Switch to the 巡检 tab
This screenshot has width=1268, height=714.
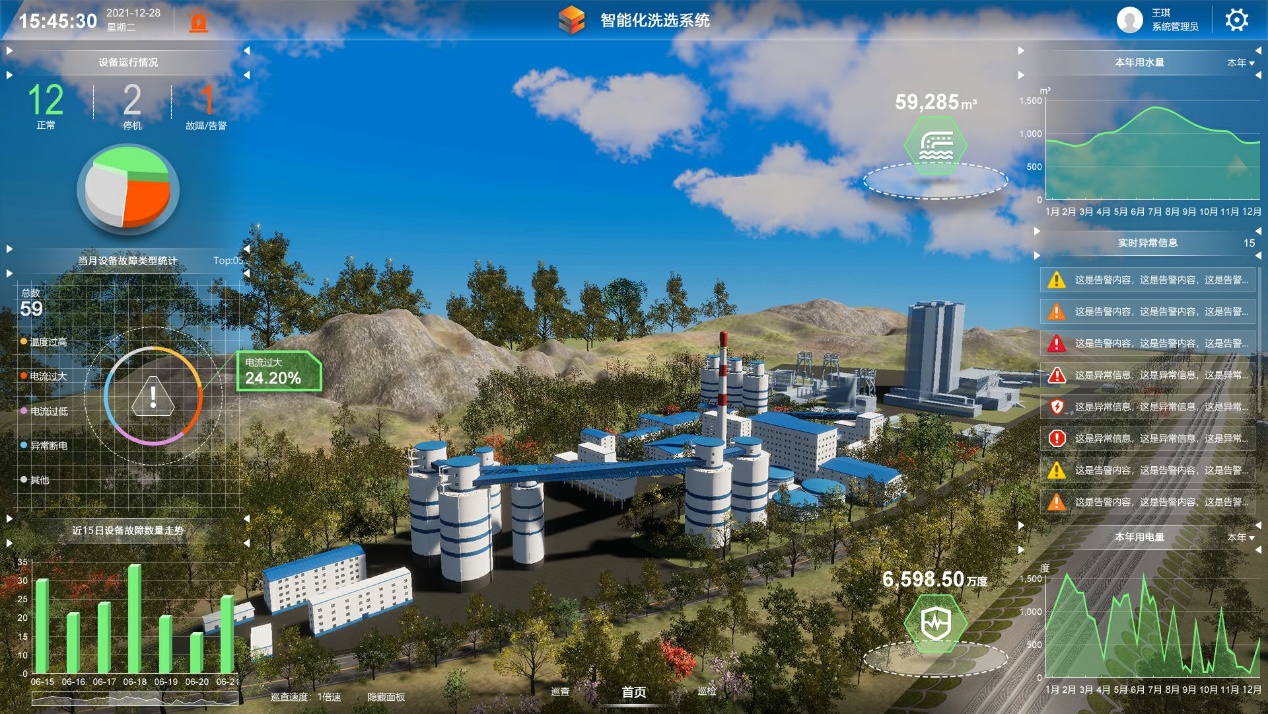707,692
